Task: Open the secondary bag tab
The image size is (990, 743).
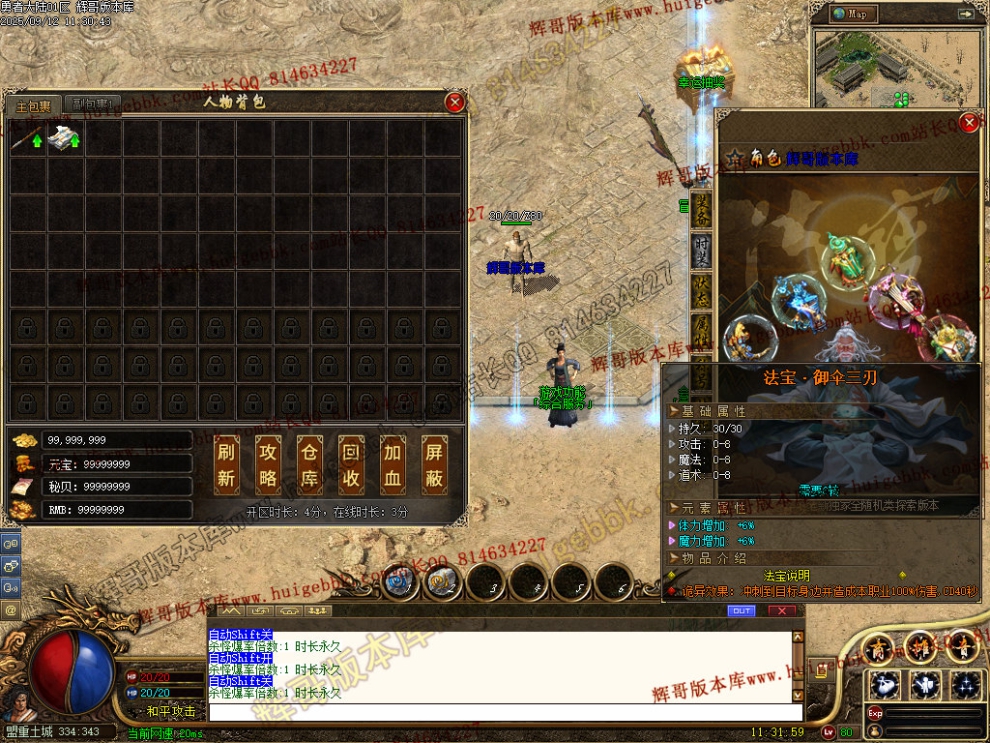Action: coord(92,104)
